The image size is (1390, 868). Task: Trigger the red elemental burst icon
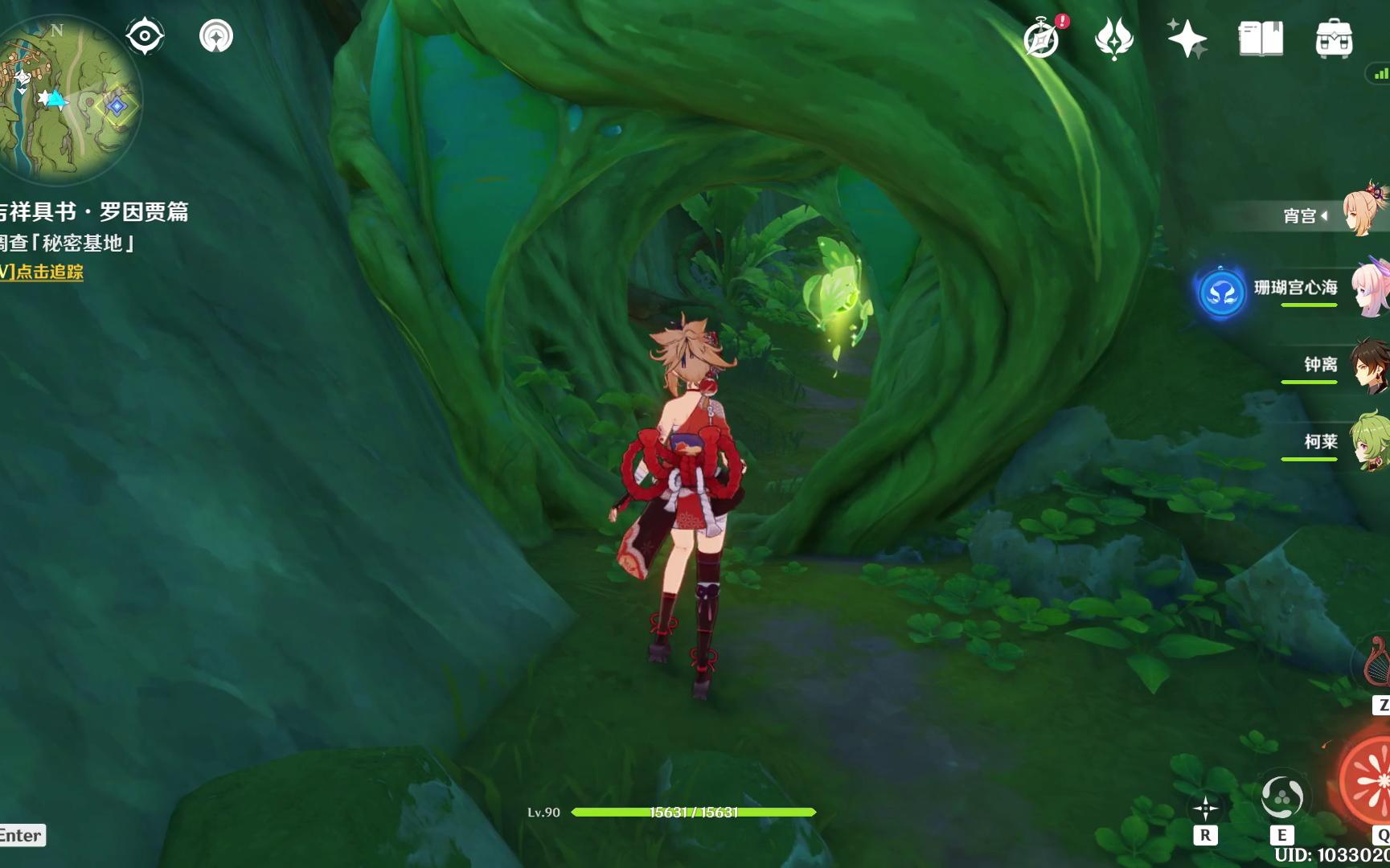1371,781
